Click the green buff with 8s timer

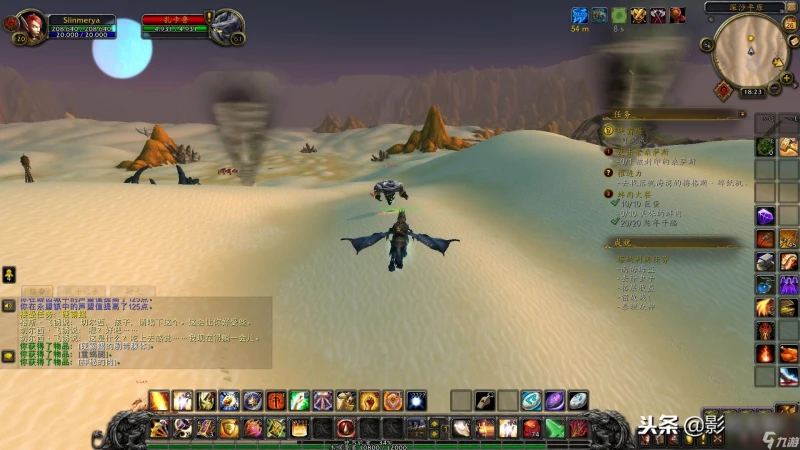619,15
